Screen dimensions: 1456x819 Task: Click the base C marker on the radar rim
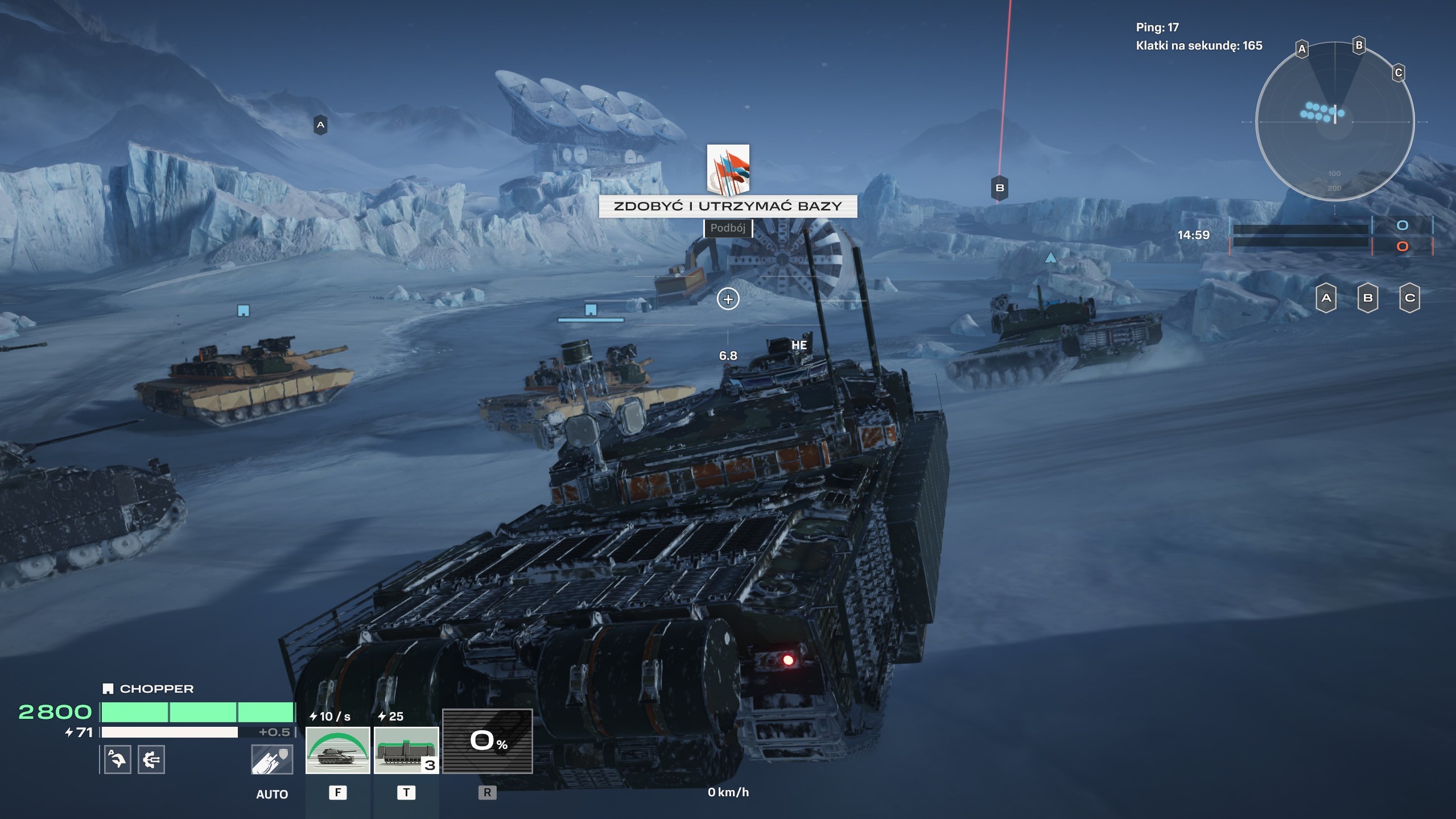(1398, 73)
